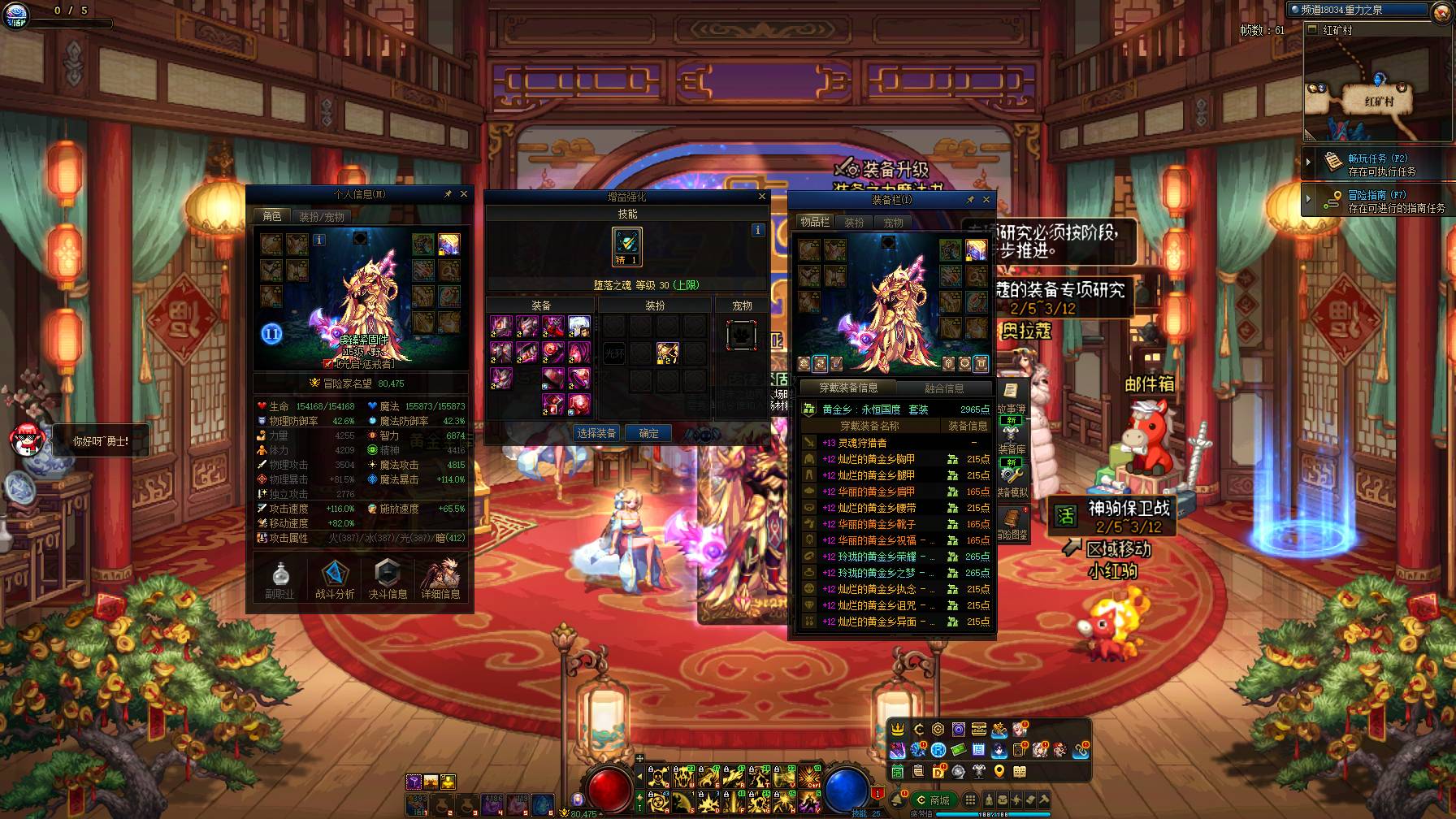Open 决斗信息 duel info
Viewport: 1456px width, 819px height.
click(x=388, y=580)
